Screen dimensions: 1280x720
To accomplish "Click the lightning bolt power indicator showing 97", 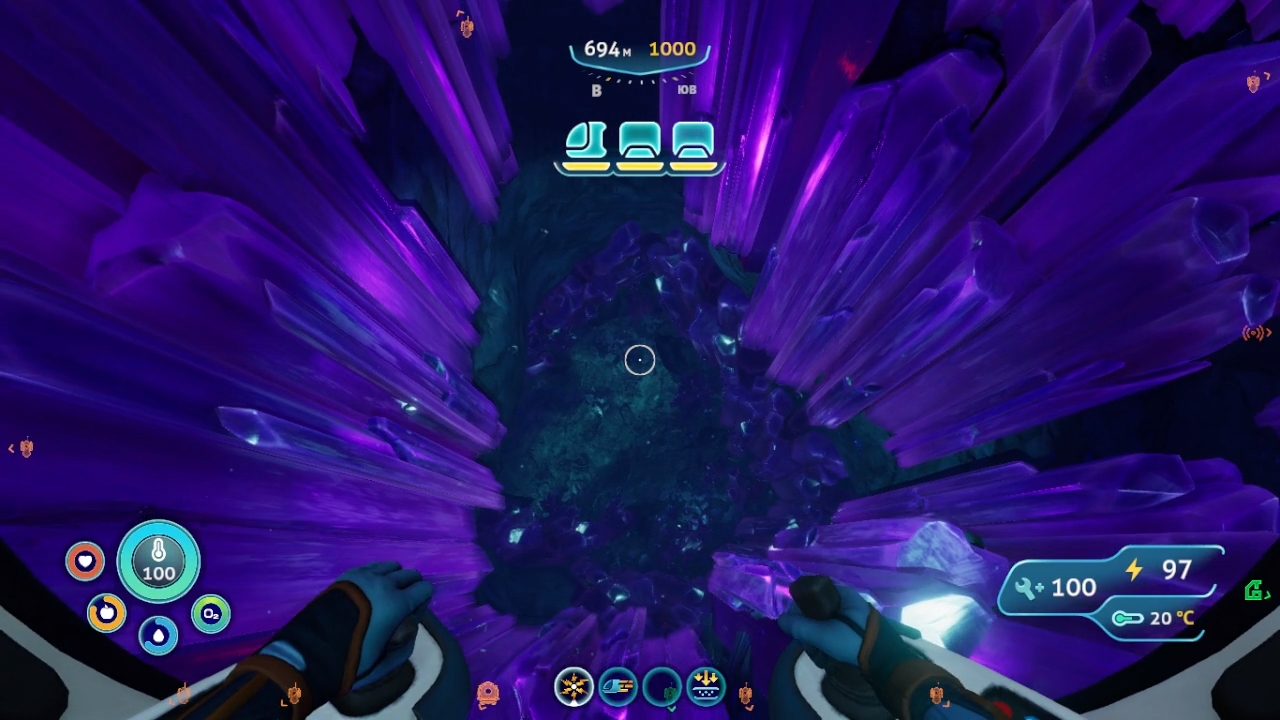I will pyautogui.click(x=1160, y=571).
